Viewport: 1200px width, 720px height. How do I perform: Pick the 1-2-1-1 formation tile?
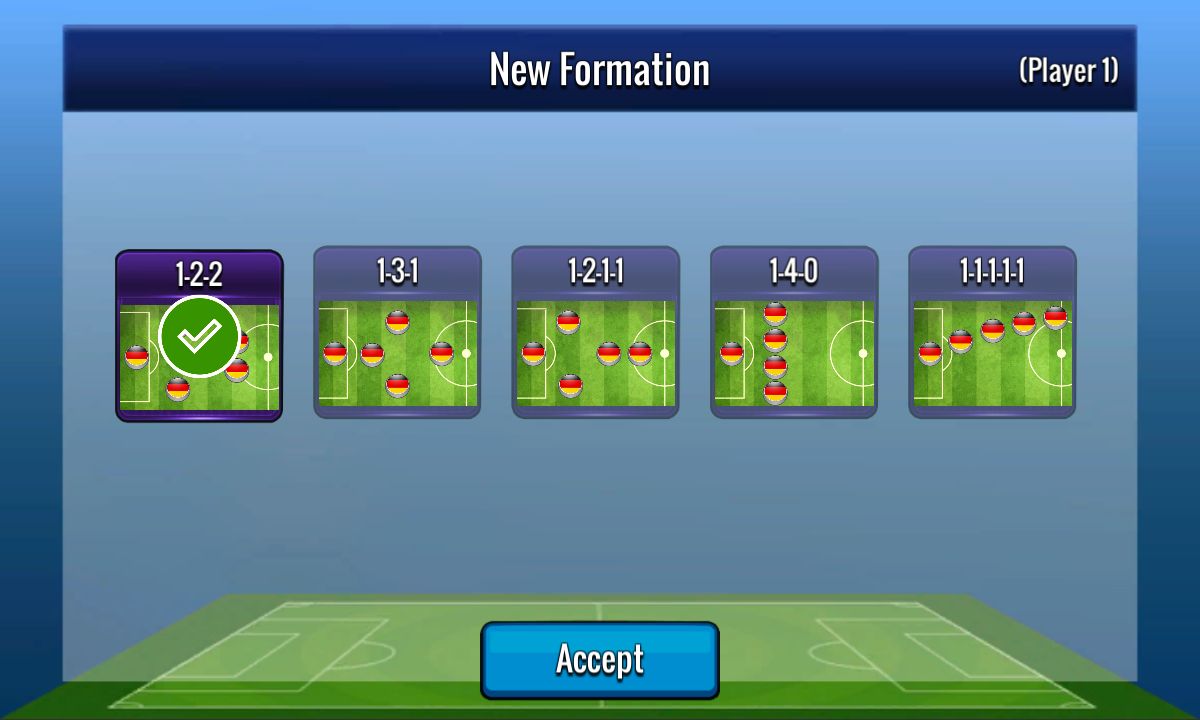pyautogui.click(x=595, y=332)
